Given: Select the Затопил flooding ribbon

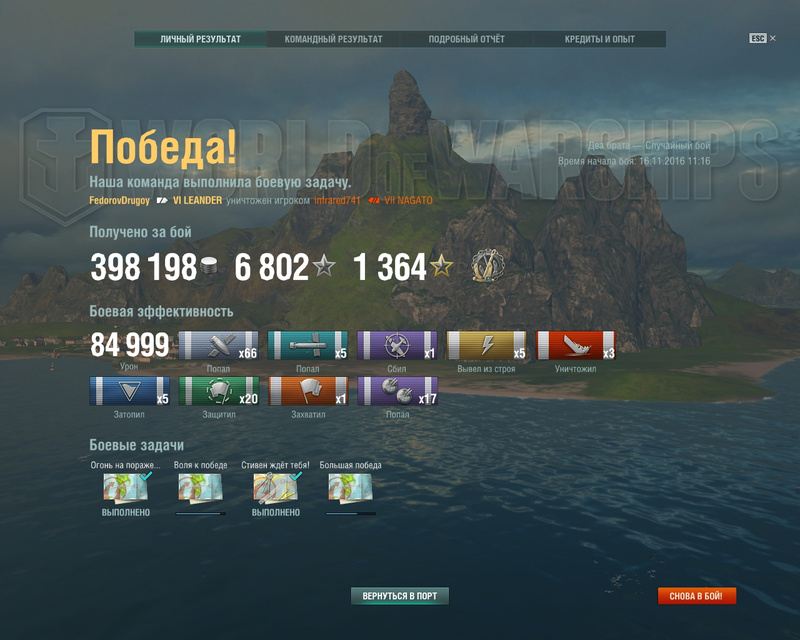Looking at the screenshot, I should tap(129, 391).
